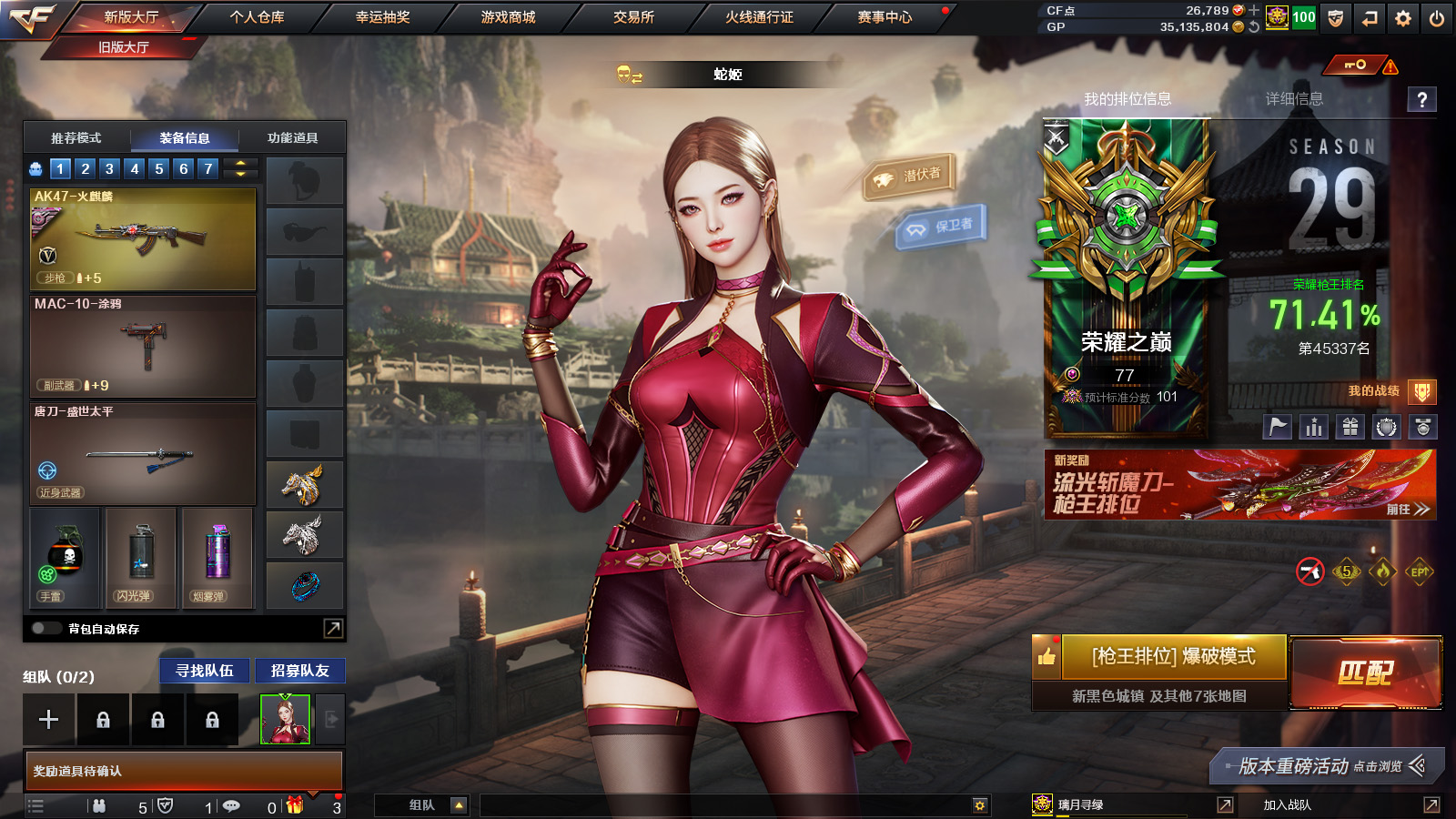The height and width of the screenshot is (819, 1456).
Task: Select the 唐刀-盛世太平 melee slot
Action: (143, 454)
